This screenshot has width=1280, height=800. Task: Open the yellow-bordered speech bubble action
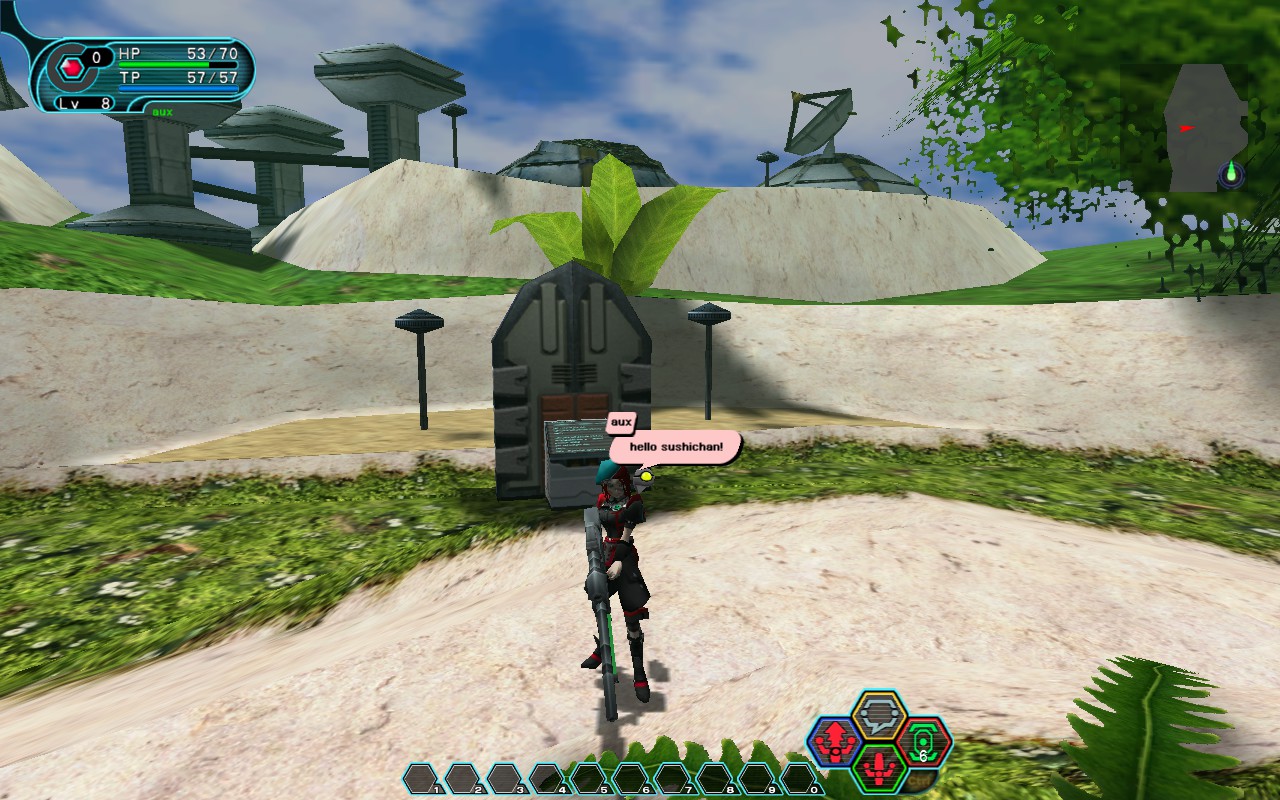pos(879,716)
